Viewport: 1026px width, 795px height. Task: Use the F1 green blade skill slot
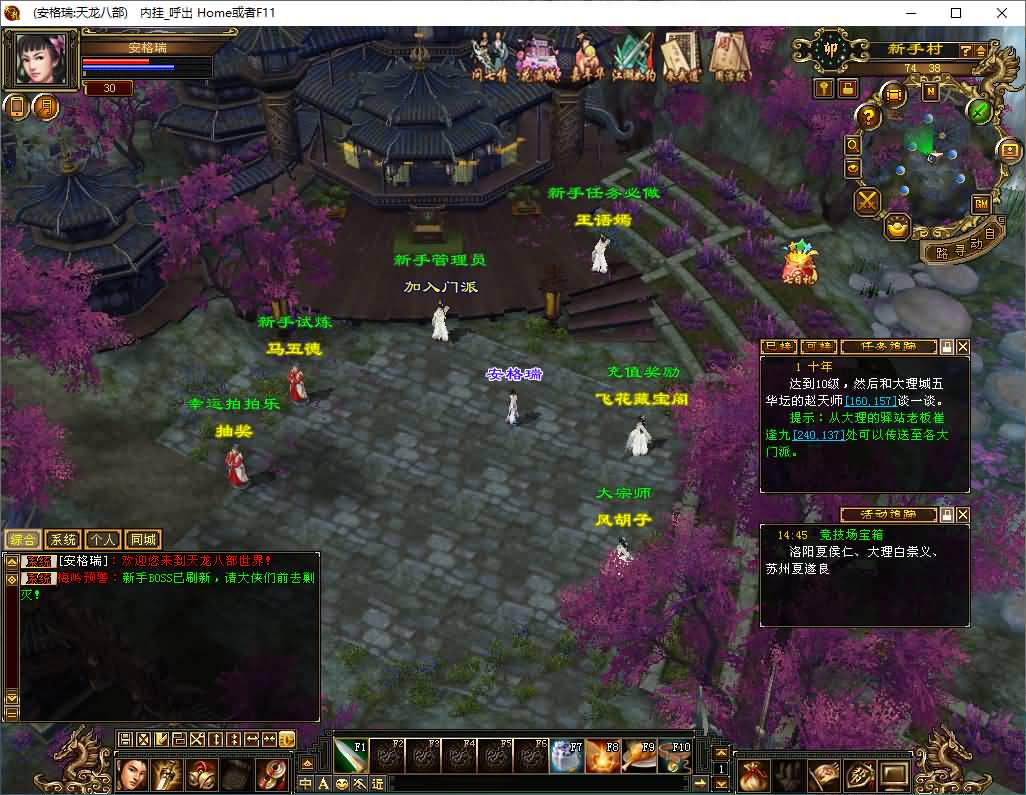click(350, 757)
